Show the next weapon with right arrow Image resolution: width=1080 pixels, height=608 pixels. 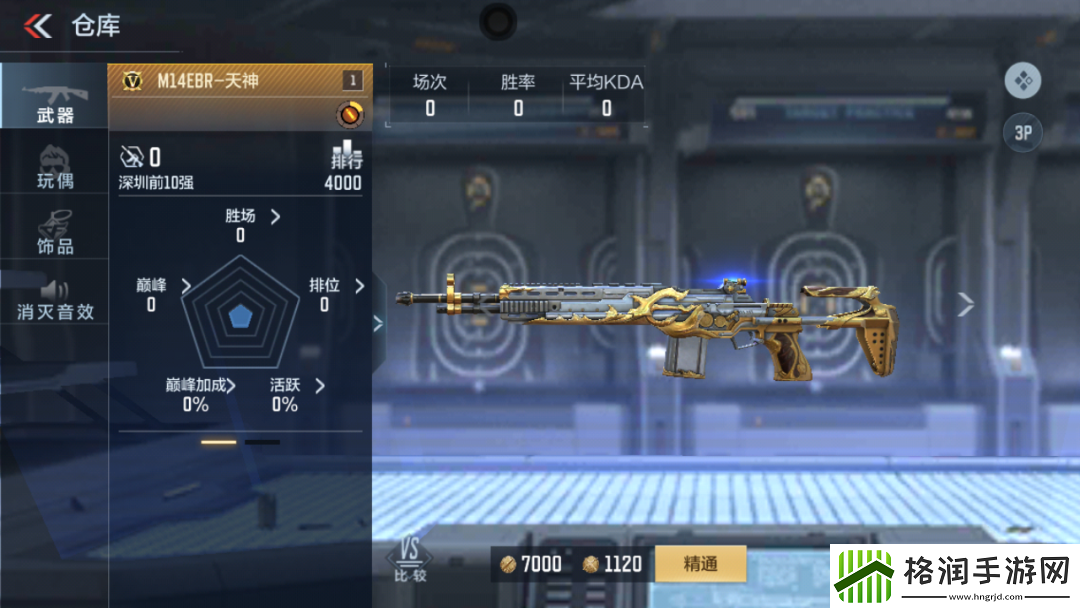click(965, 304)
